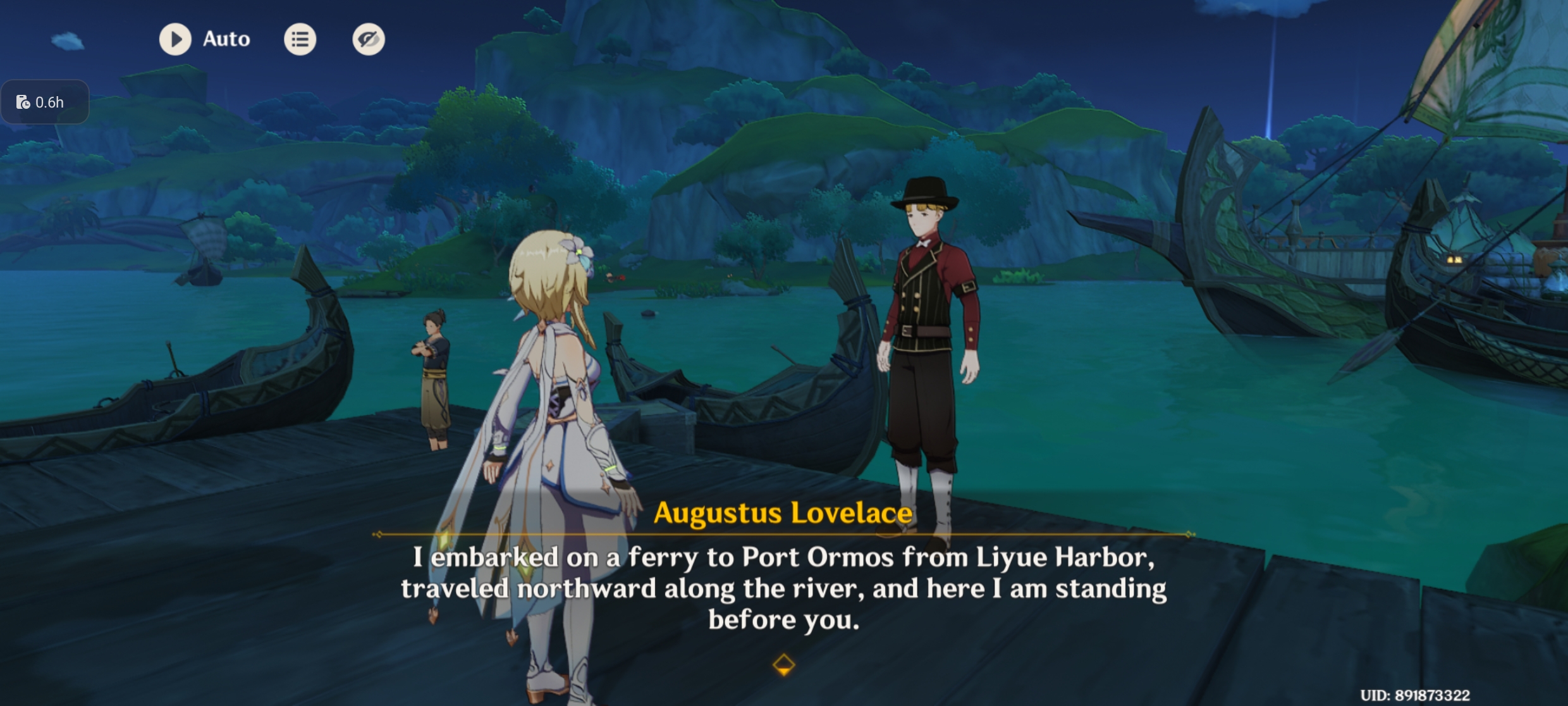Click the 0.6h playtime reminder badge
This screenshot has height=706, width=1568.
(45, 101)
